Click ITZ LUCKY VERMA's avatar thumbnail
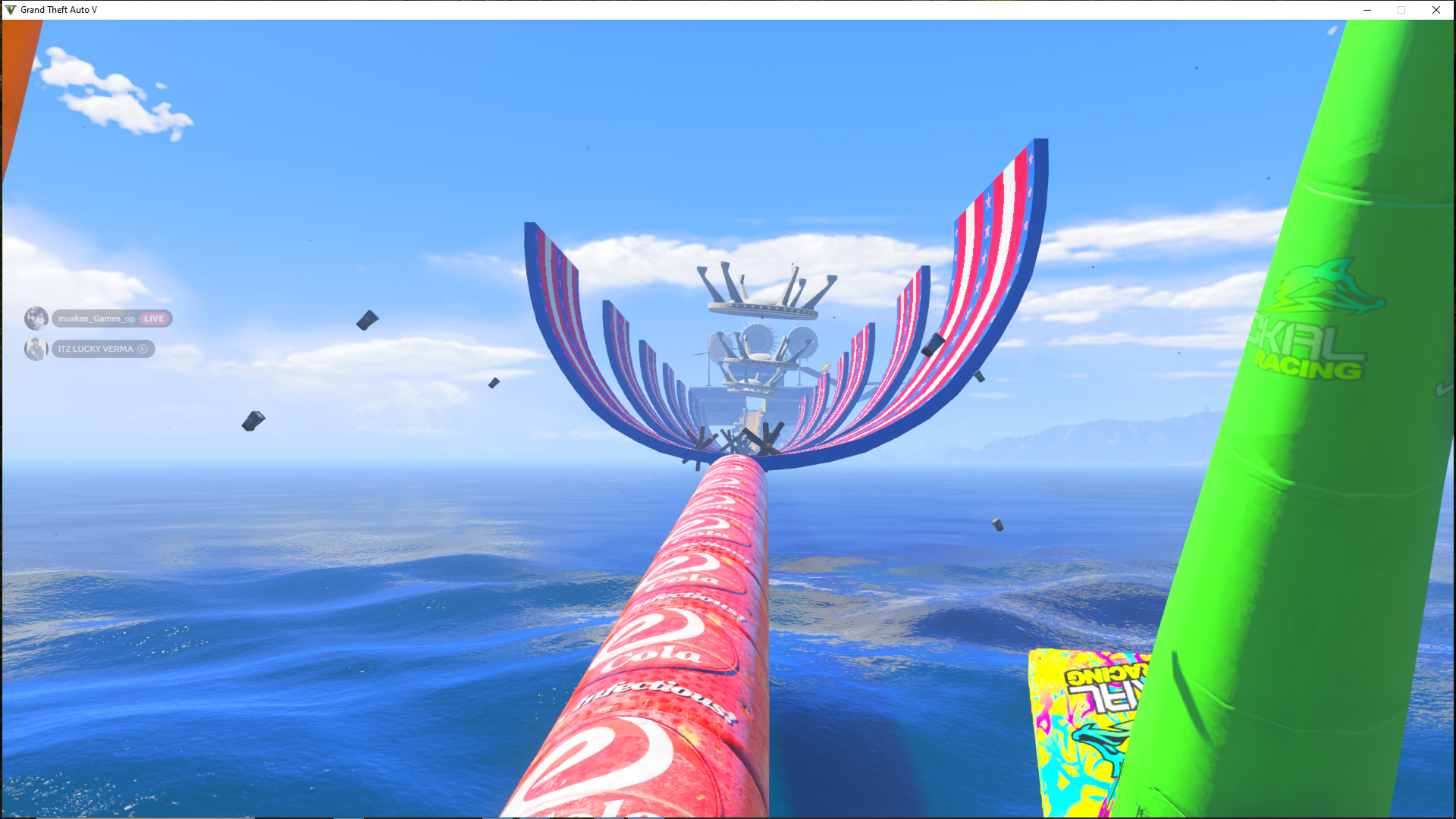The image size is (1456, 819). (x=36, y=349)
